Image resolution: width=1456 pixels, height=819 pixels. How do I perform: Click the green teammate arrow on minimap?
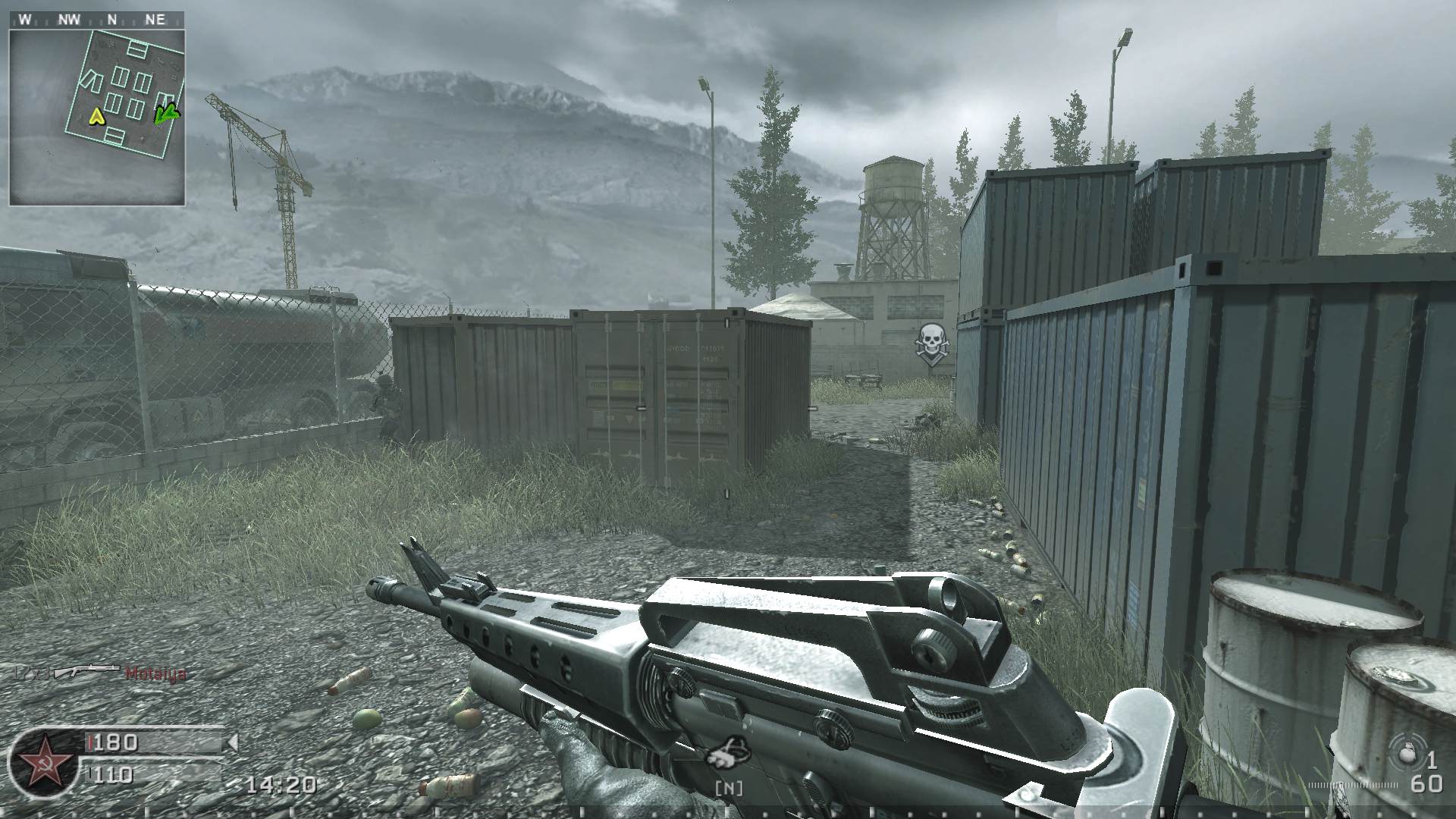(x=165, y=115)
